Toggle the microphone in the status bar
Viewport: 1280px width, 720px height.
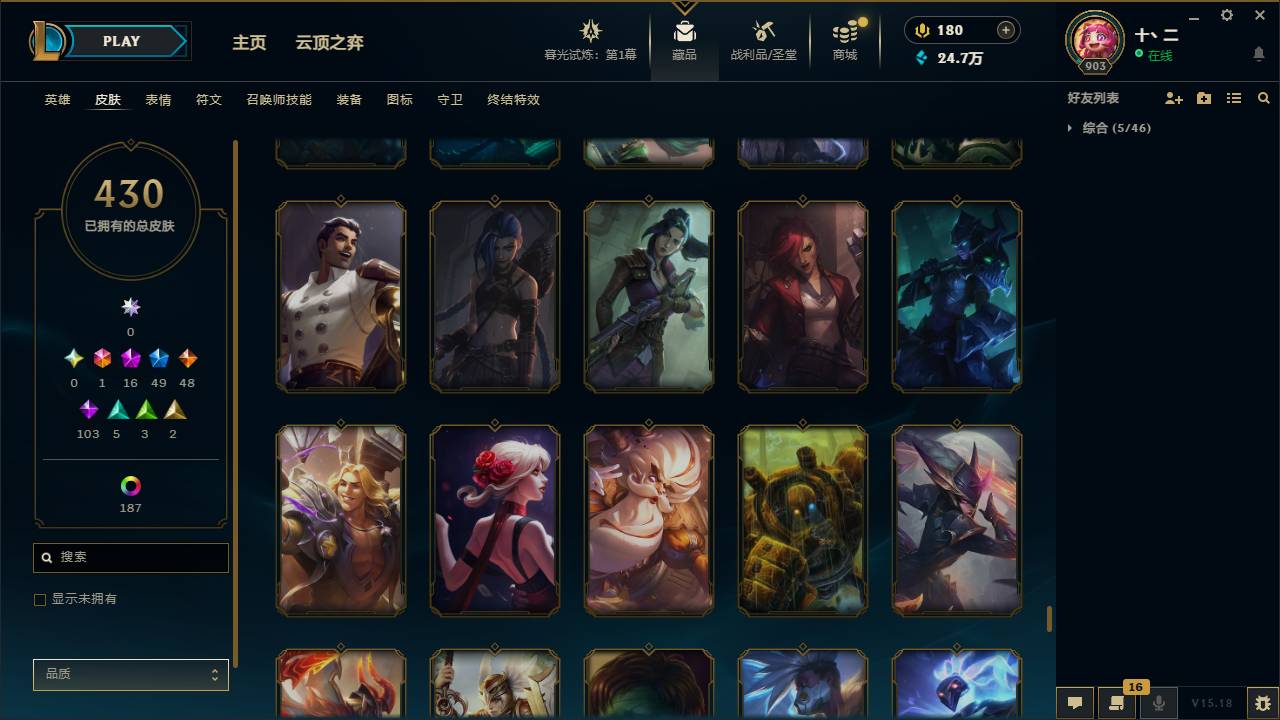(x=1158, y=704)
